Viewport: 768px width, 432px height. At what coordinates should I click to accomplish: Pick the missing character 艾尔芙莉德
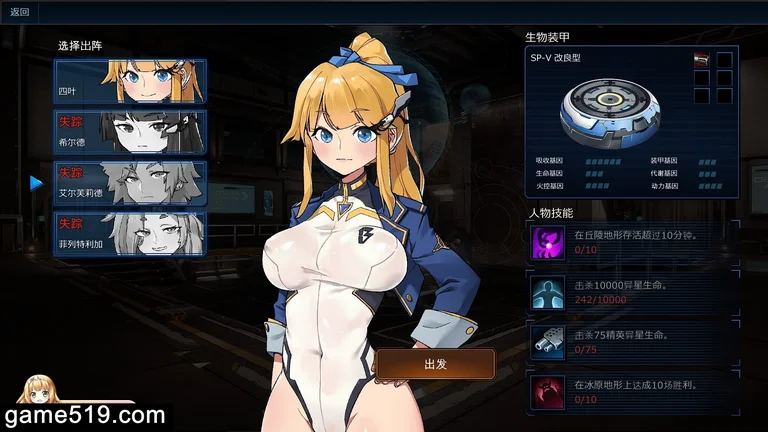130,183
